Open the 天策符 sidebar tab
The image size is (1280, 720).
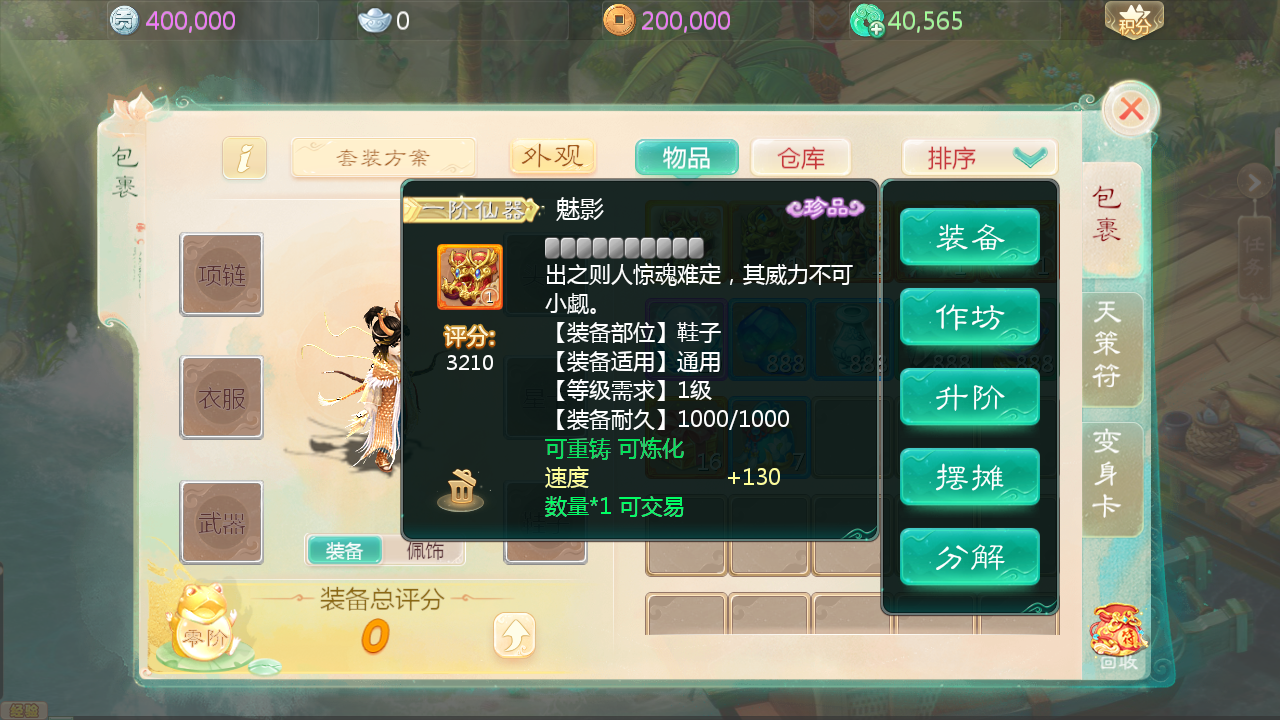coord(1113,349)
